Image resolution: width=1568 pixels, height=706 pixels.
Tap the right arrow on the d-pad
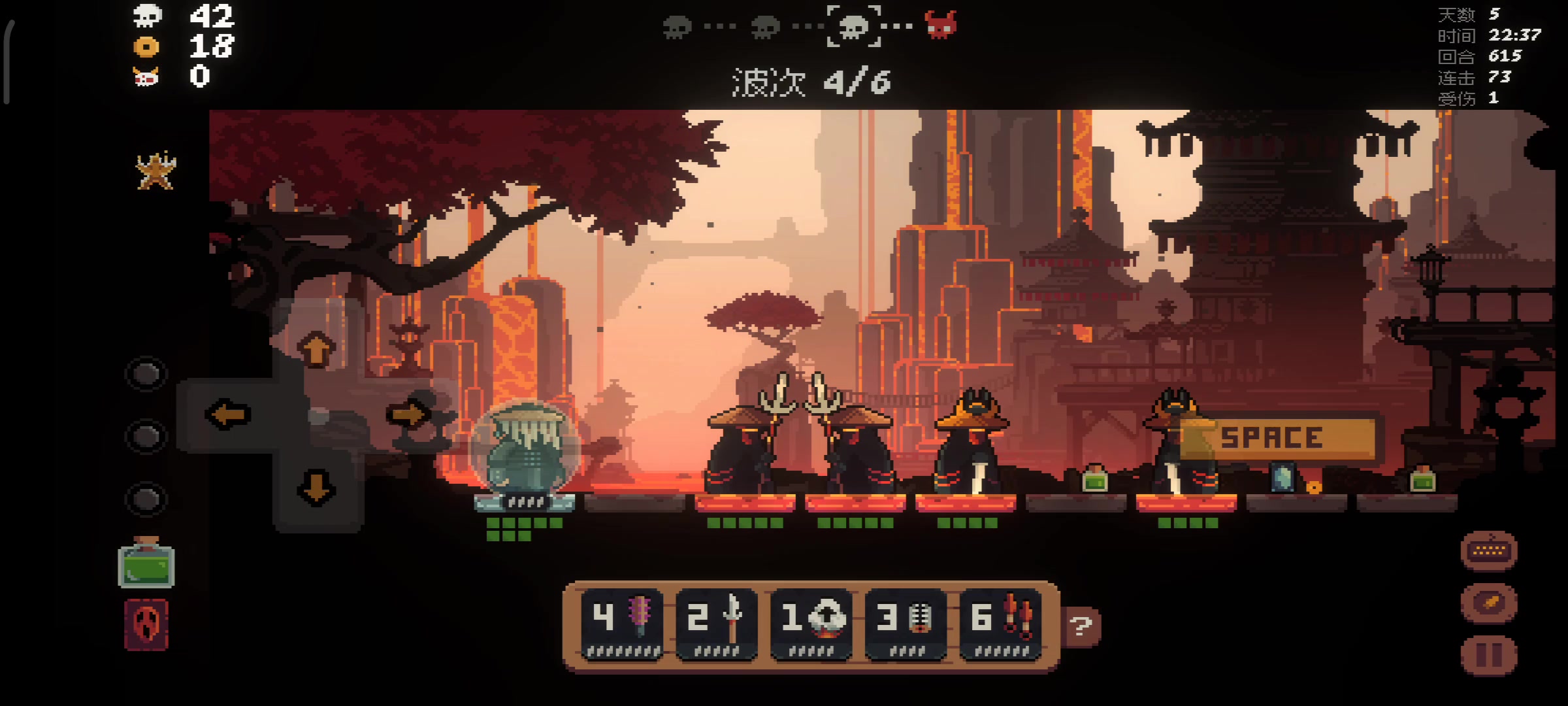[x=408, y=414]
